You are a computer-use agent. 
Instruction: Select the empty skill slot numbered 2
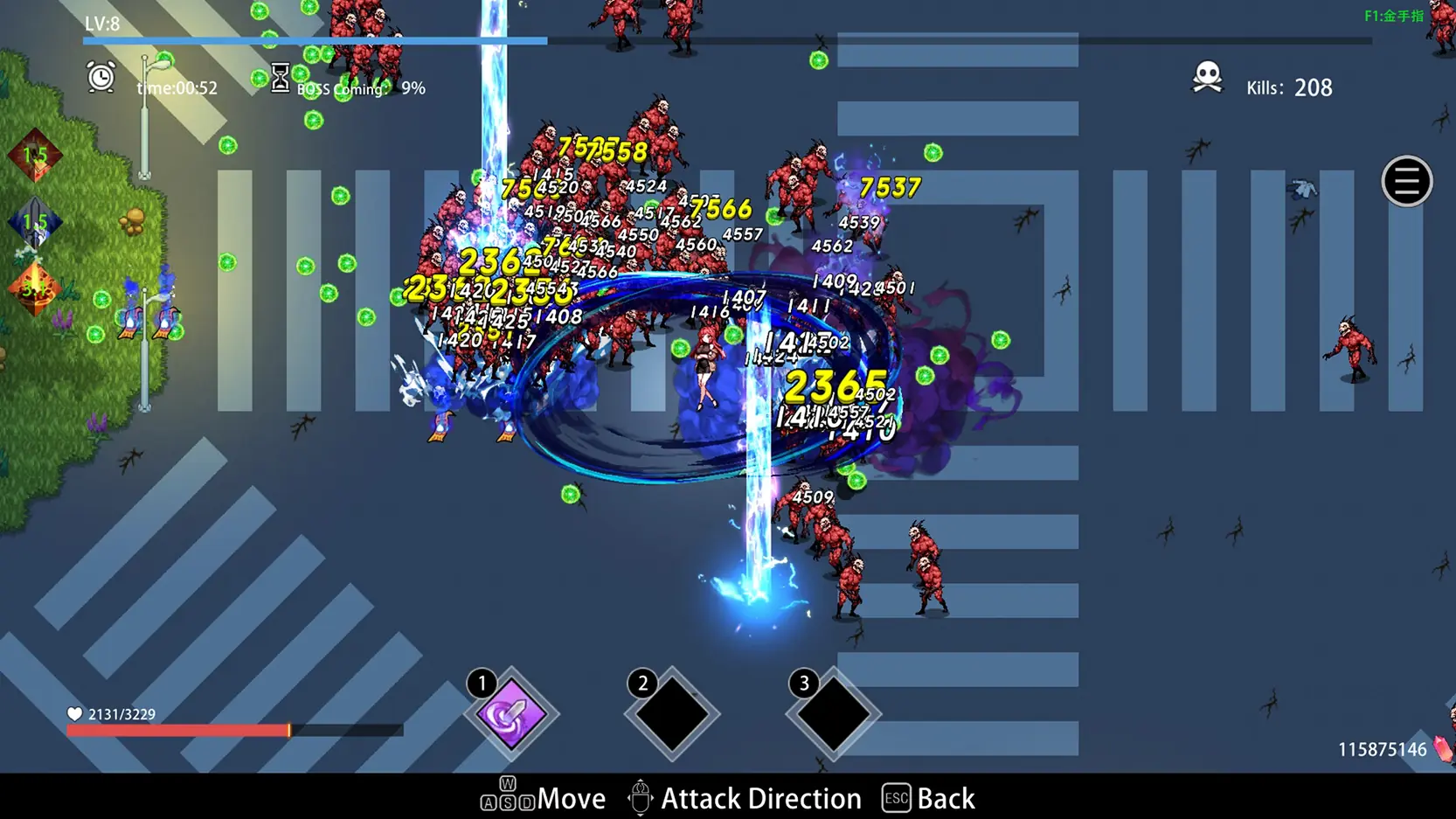[x=672, y=714]
